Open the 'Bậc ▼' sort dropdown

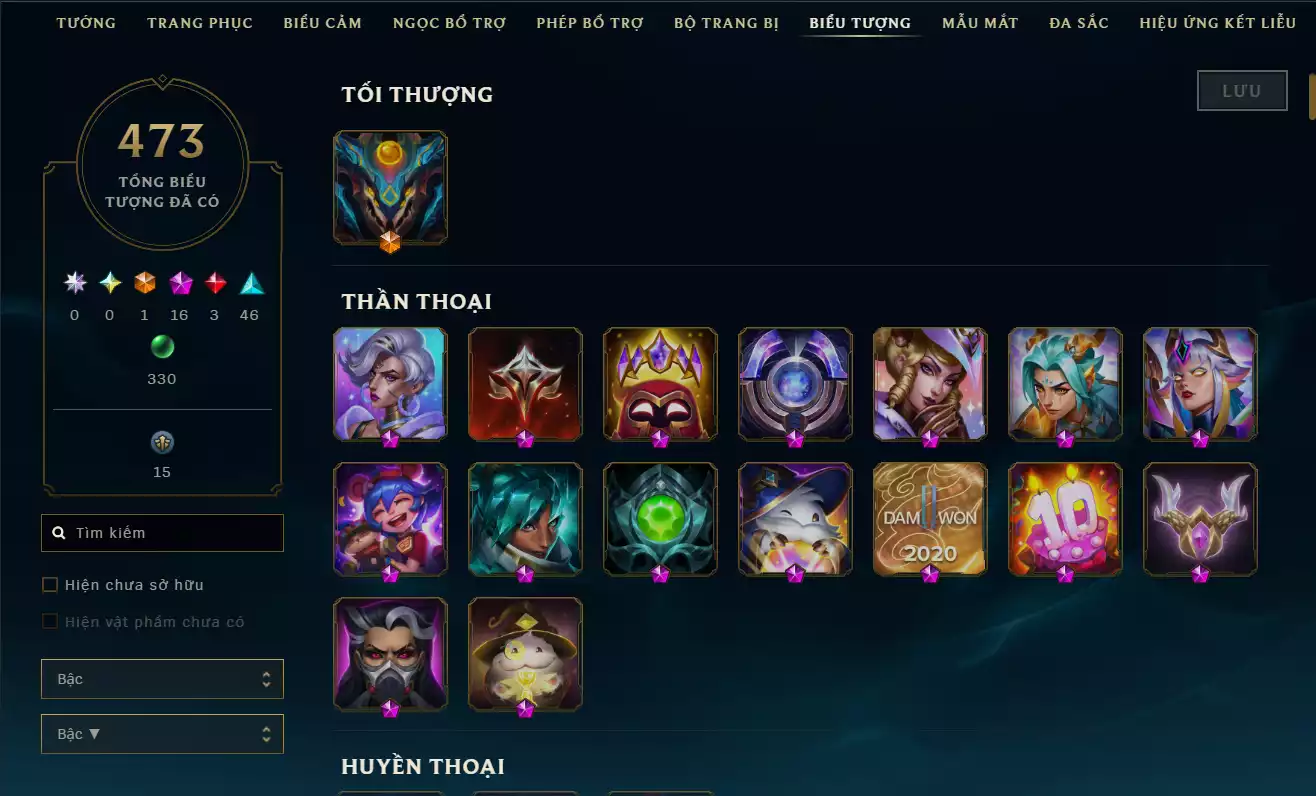coord(162,733)
